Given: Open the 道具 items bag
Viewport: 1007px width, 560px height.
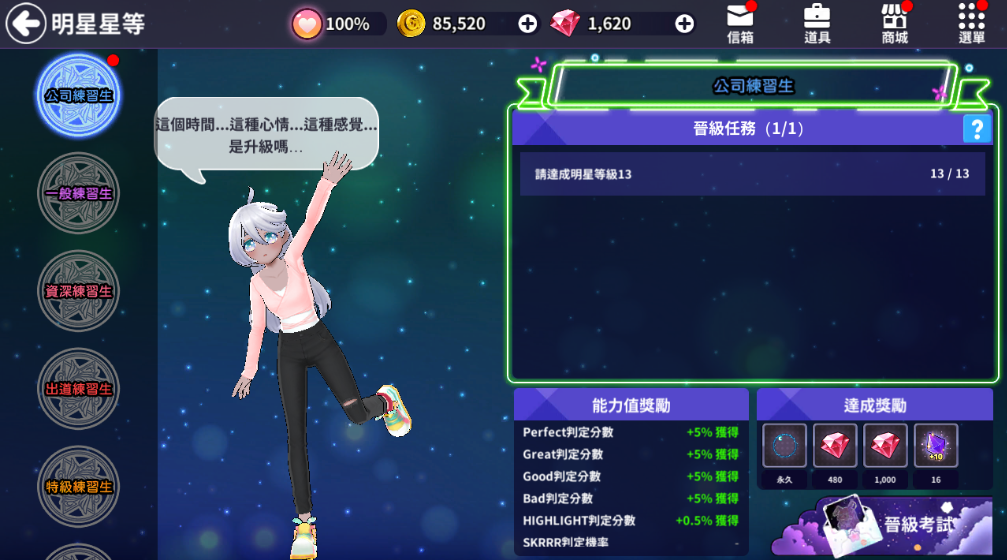Looking at the screenshot, I should pyautogui.click(x=817, y=24).
